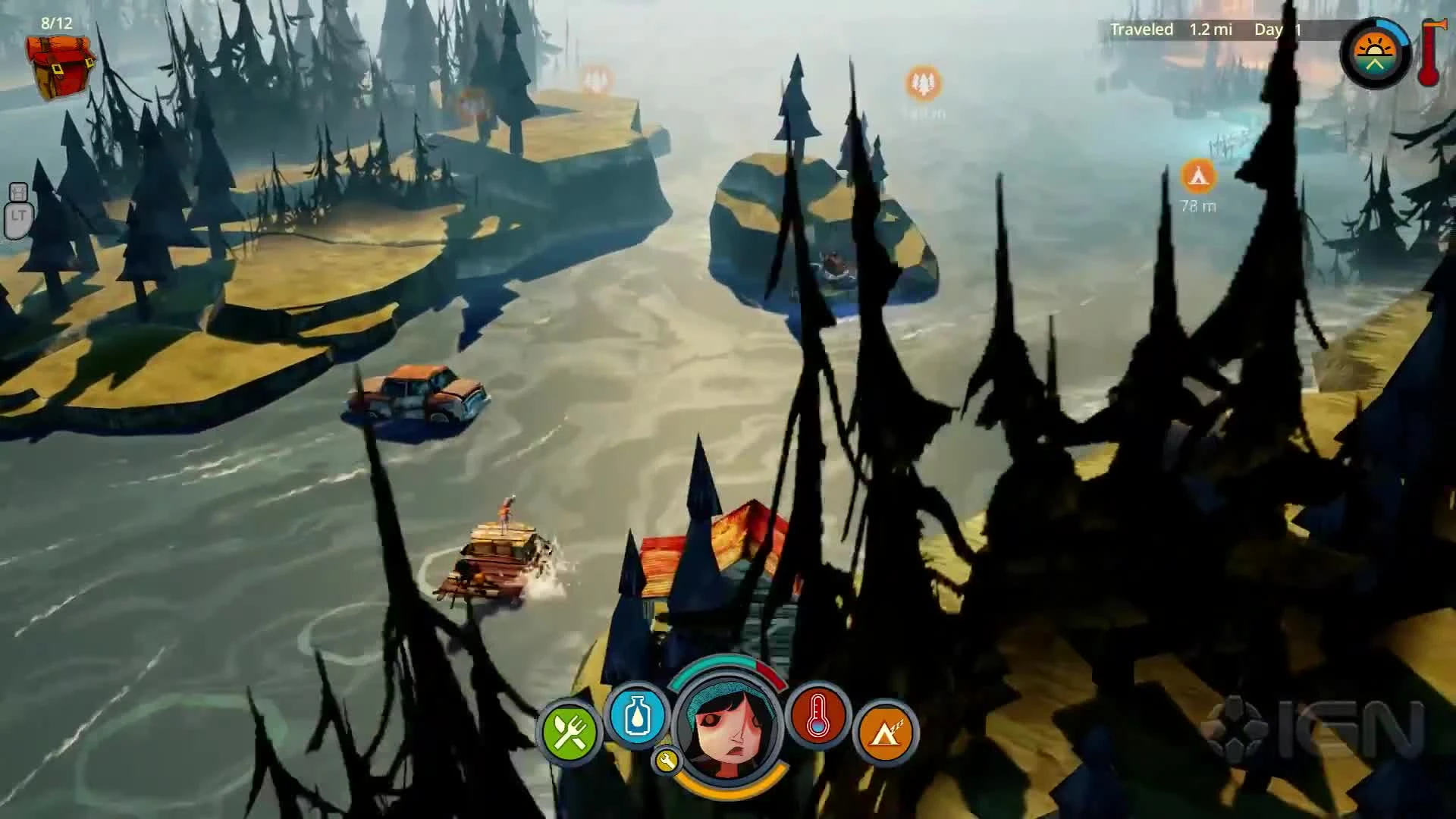Screen dimensions: 1456x819
Task: Toggle the LT controller button prompt
Action: click(19, 211)
